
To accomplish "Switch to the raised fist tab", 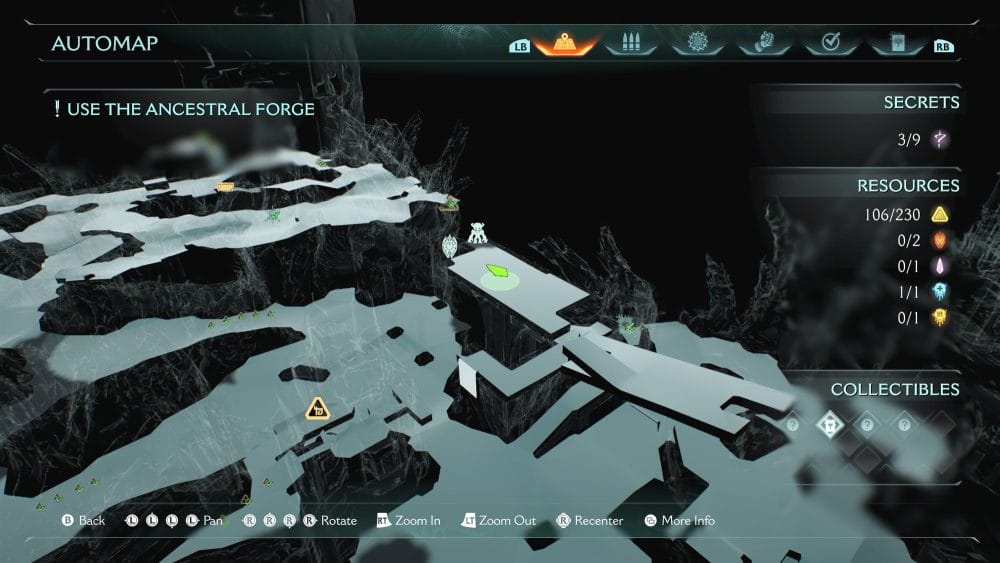I will pos(762,44).
